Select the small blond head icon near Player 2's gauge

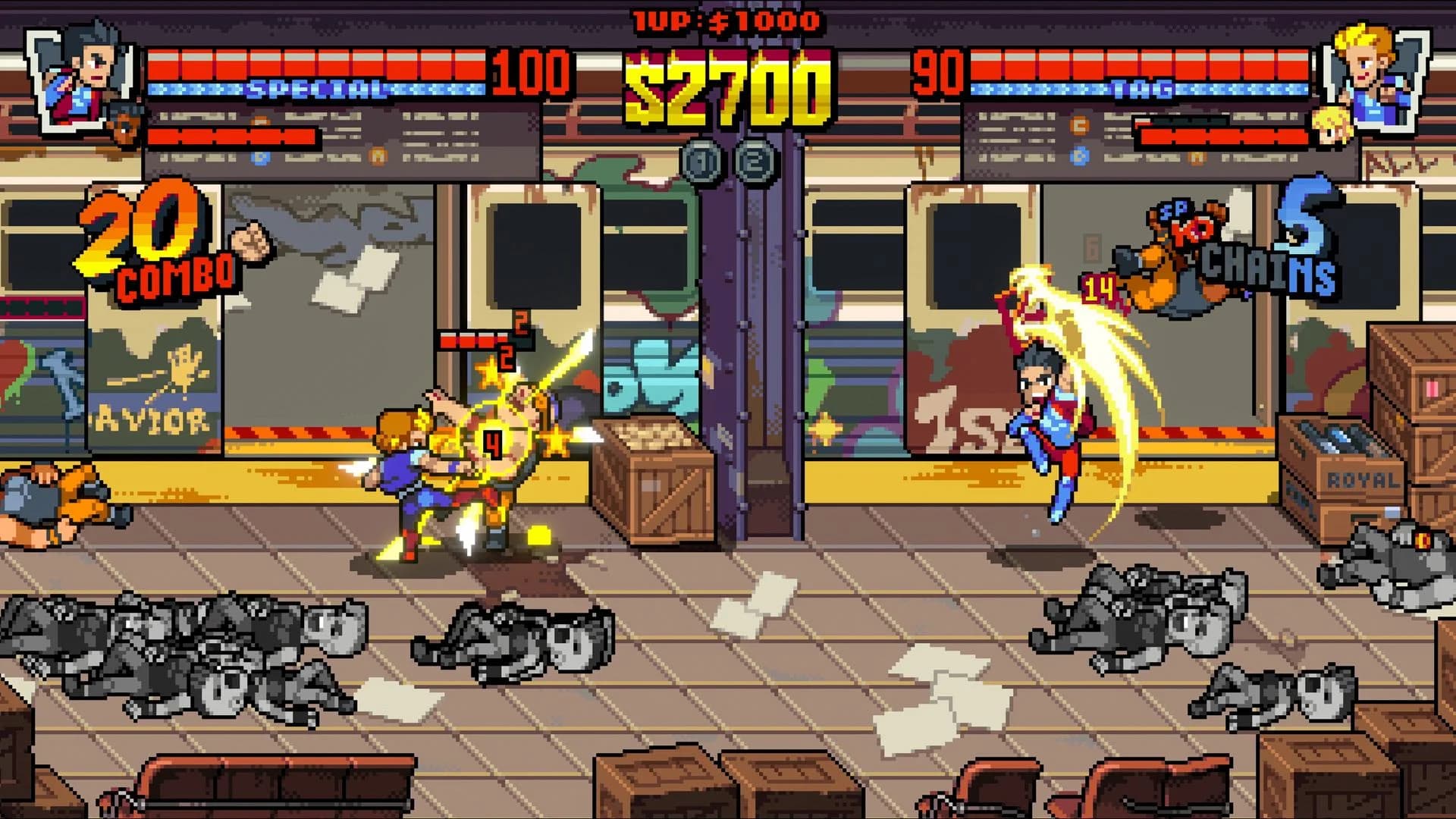pos(1332,126)
